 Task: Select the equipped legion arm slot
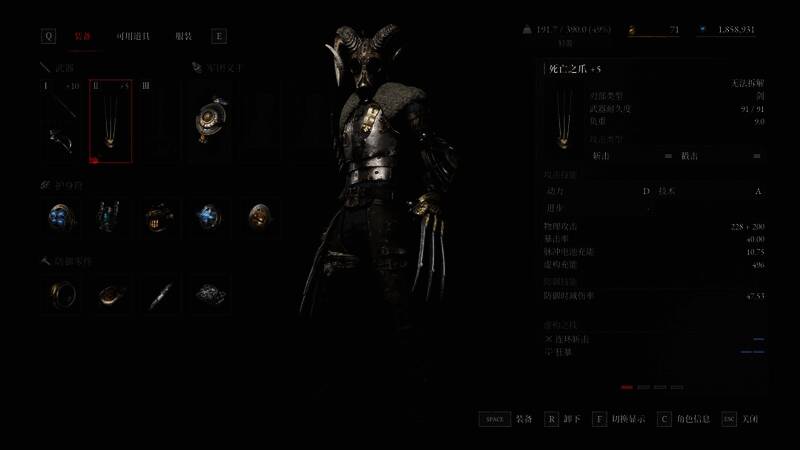[209, 121]
